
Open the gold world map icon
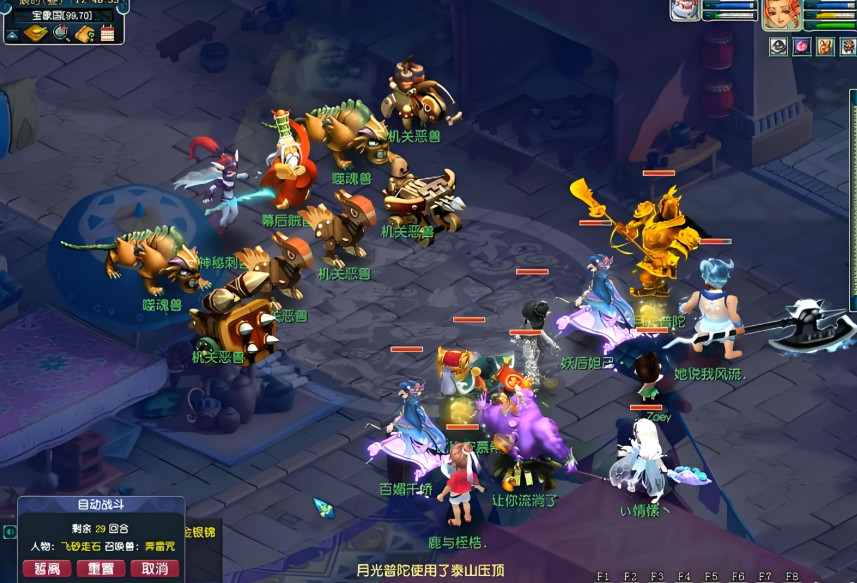pos(36,34)
